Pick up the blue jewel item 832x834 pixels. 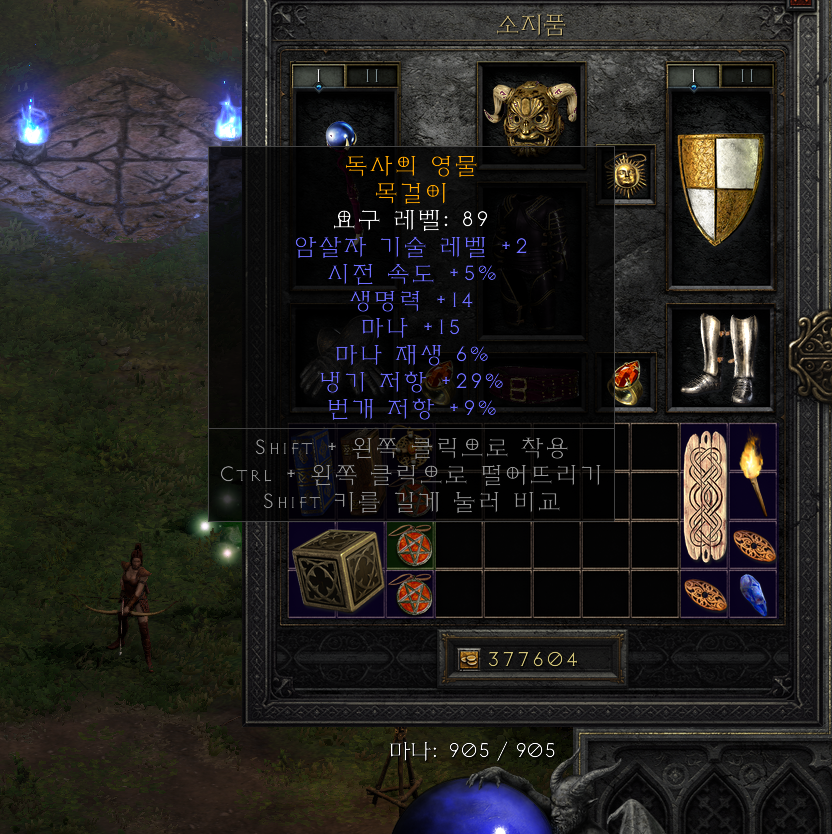tap(753, 594)
